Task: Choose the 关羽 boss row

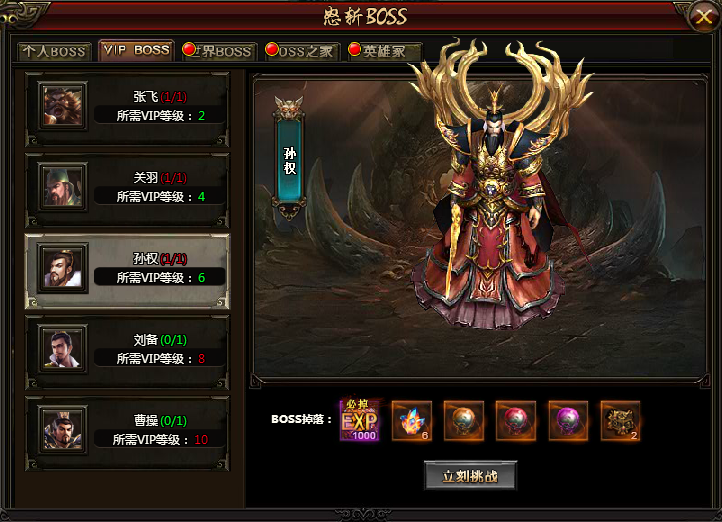Action: click(127, 185)
